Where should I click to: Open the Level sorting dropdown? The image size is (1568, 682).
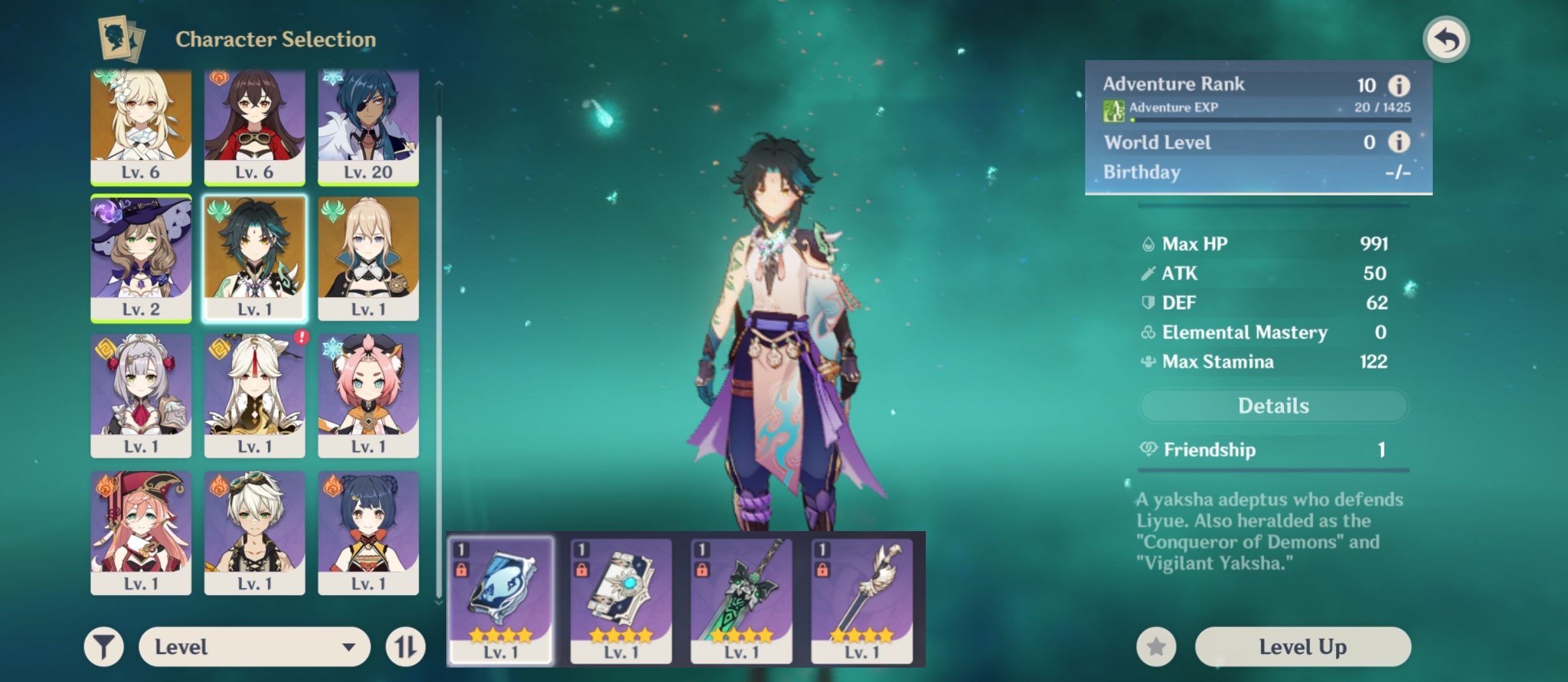pos(255,646)
